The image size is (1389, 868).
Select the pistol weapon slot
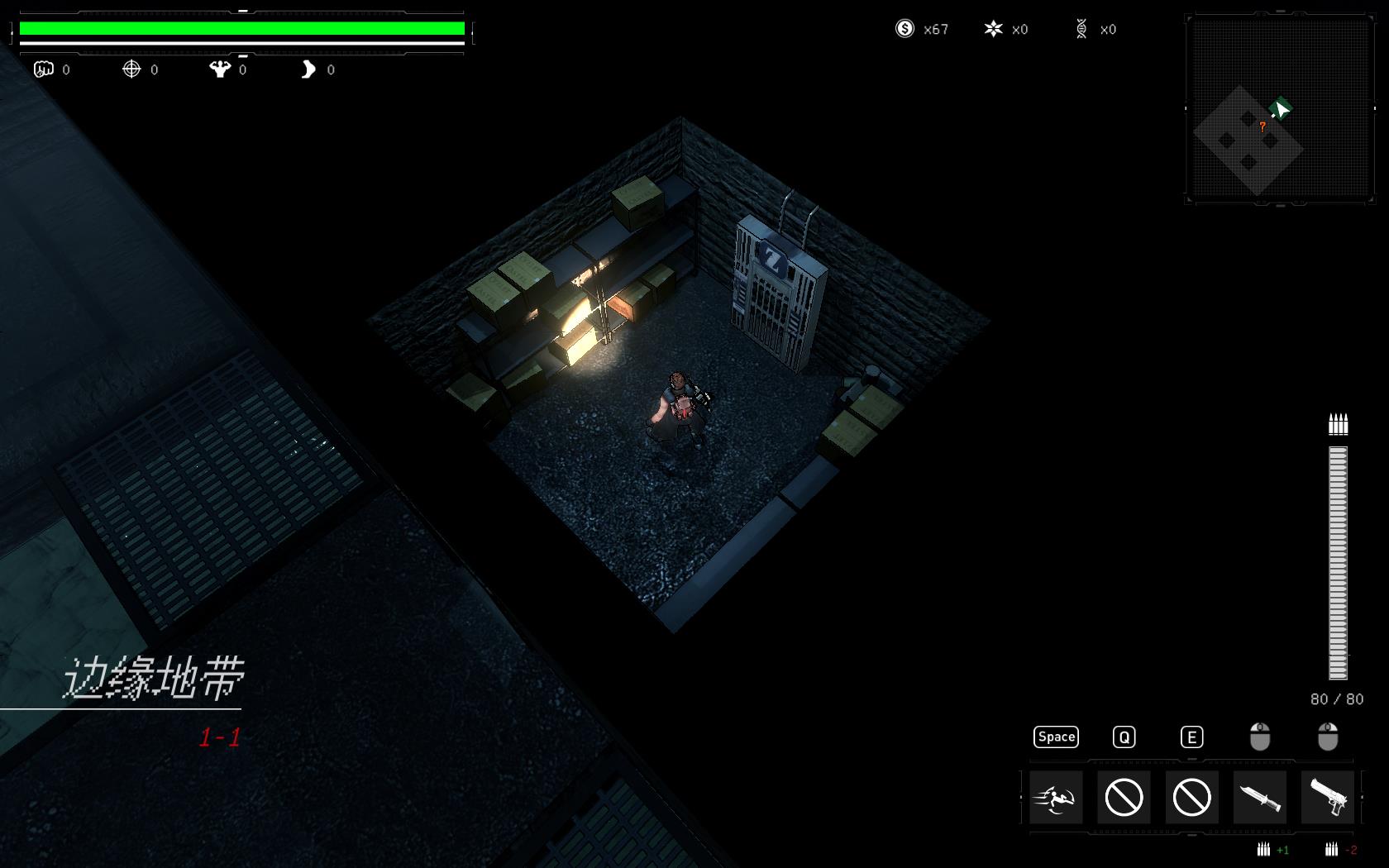[1328, 798]
